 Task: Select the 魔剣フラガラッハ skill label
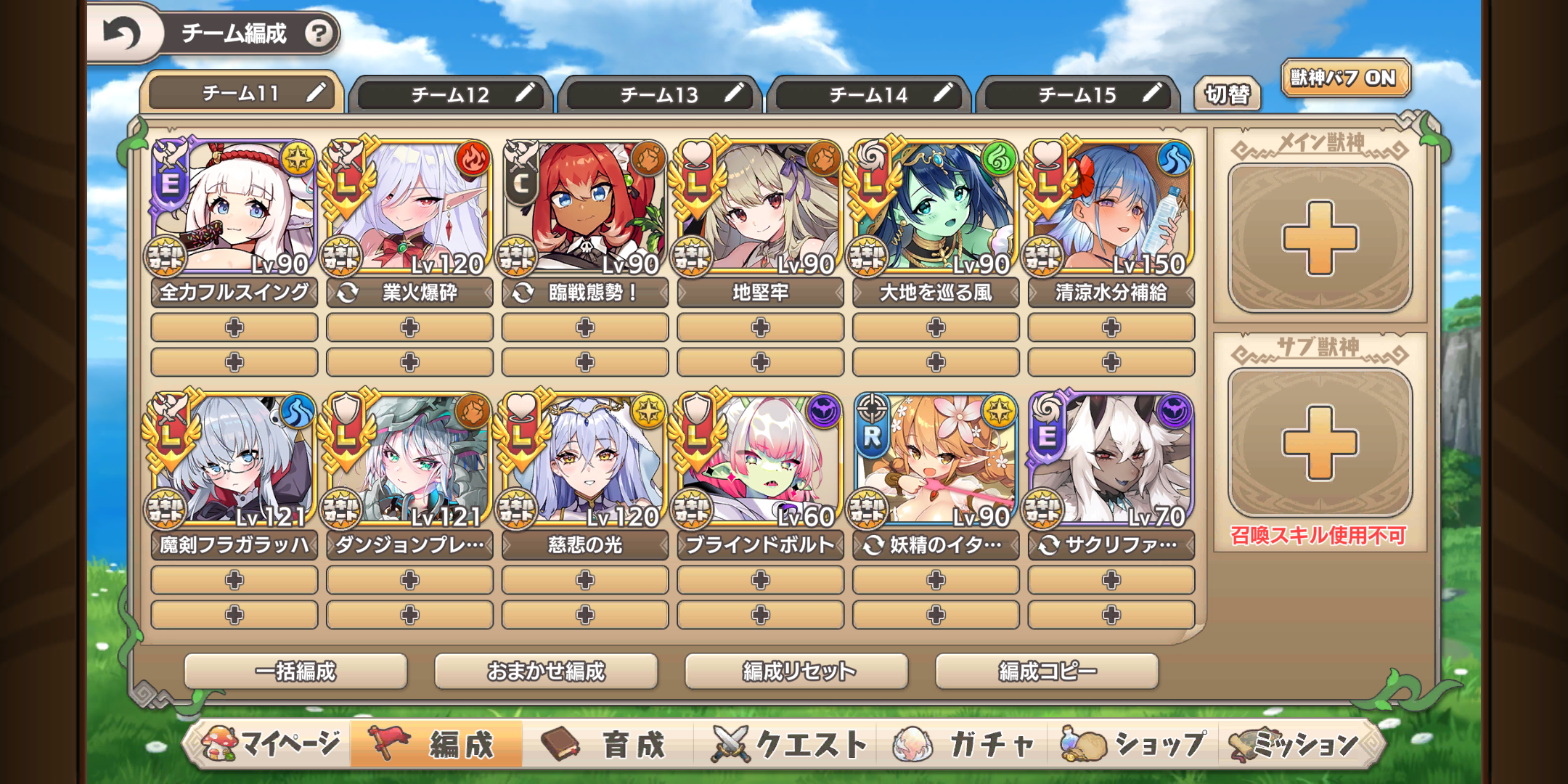(234, 545)
